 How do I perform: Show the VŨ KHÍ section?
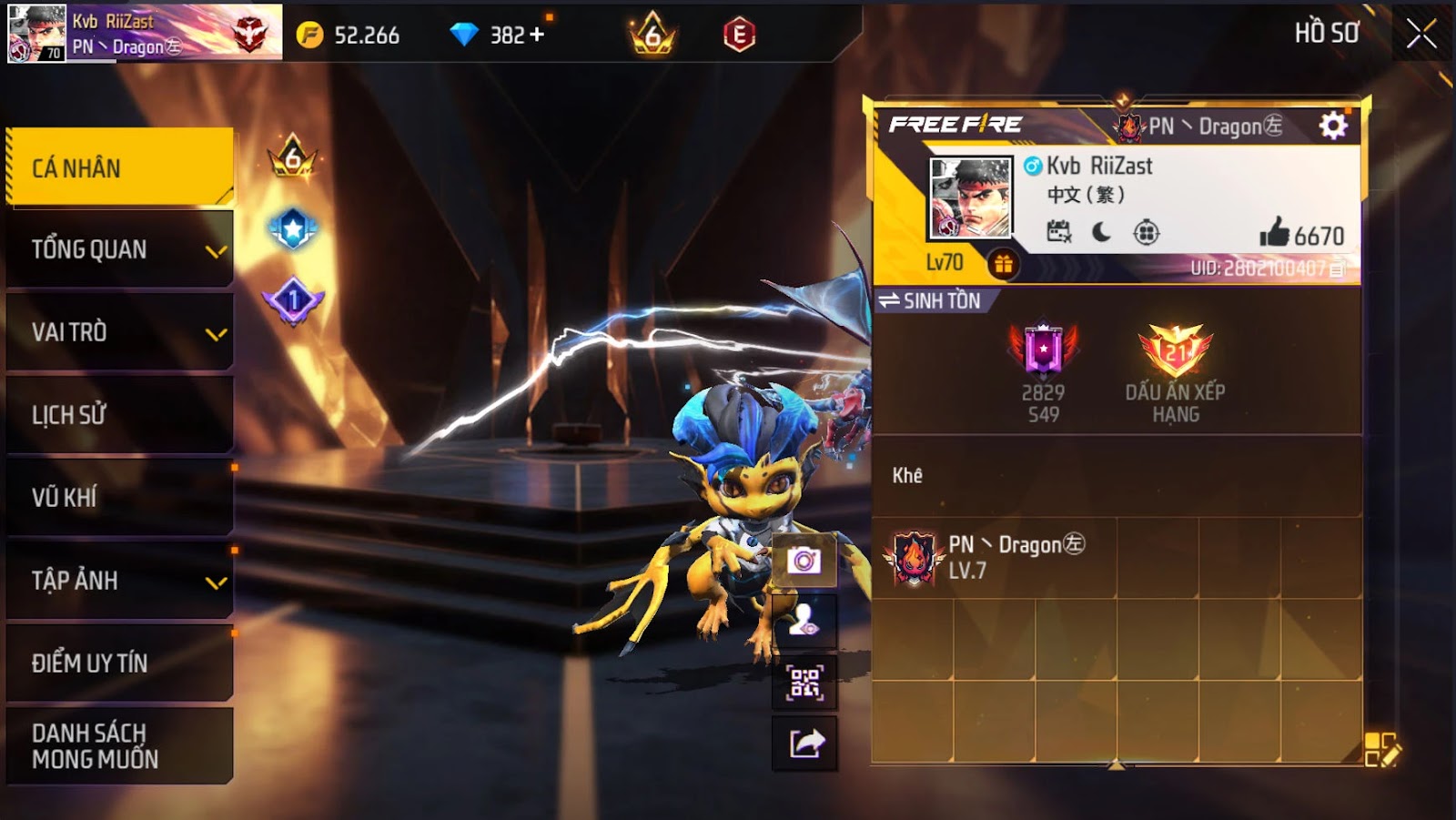click(x=119, y=497)
